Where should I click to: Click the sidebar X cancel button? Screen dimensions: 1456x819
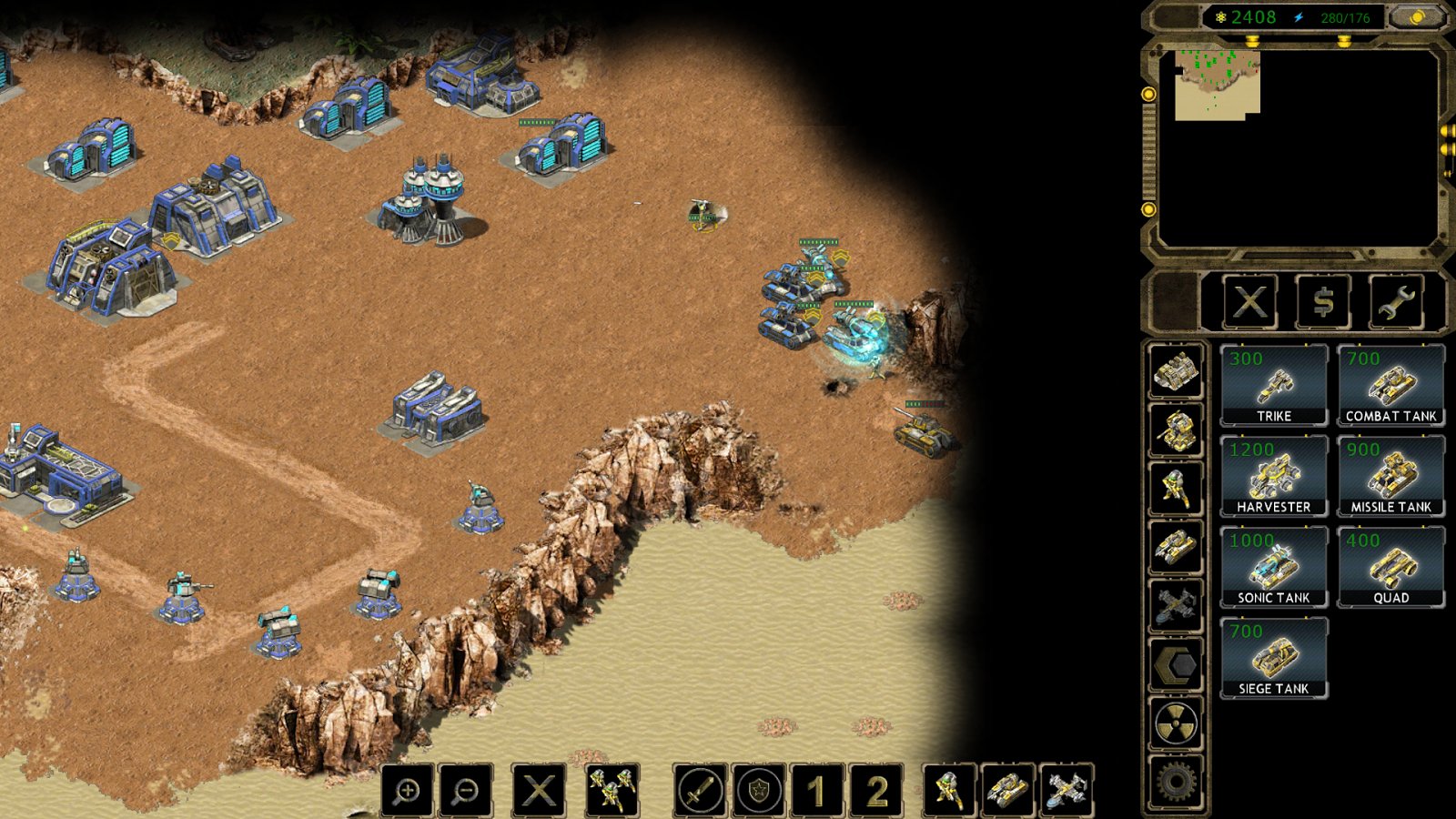click(1250, 301)
